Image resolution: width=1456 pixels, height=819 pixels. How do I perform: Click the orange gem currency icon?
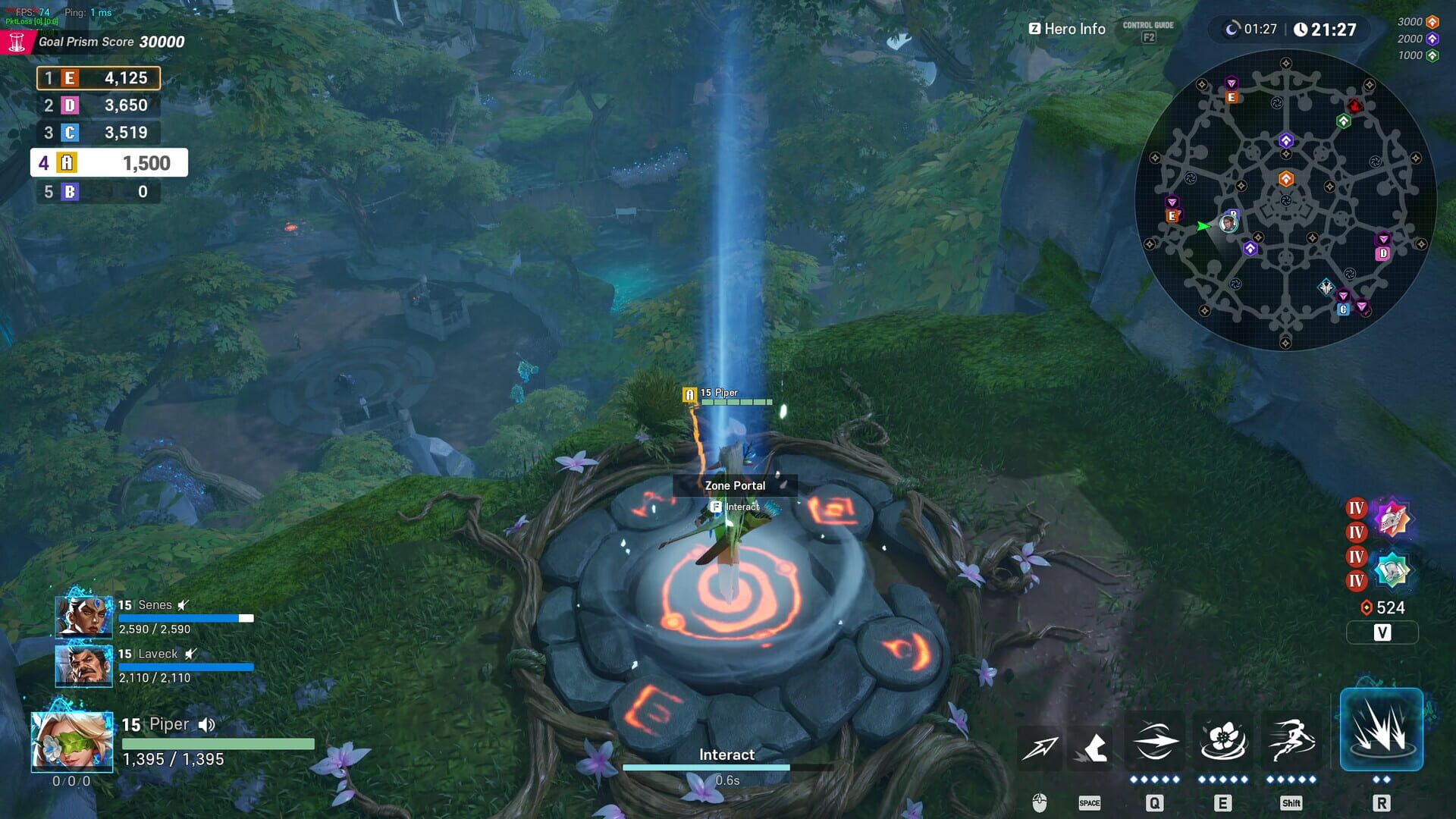click(1365, 607)
